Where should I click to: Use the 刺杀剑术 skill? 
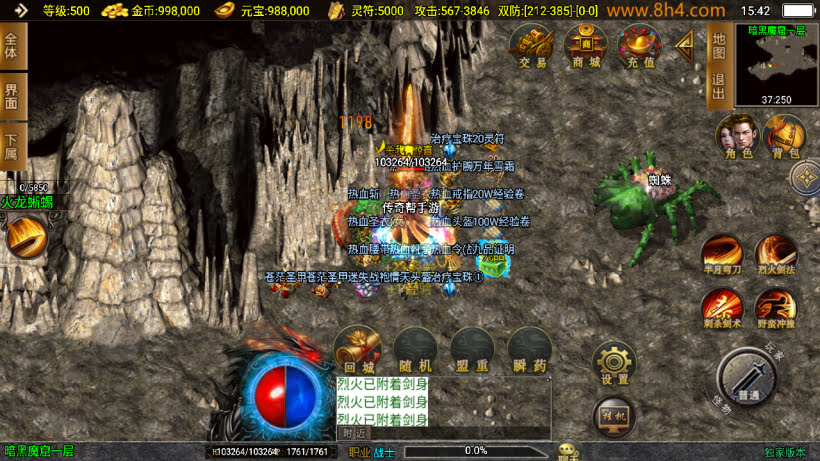(x=721, y=308)
